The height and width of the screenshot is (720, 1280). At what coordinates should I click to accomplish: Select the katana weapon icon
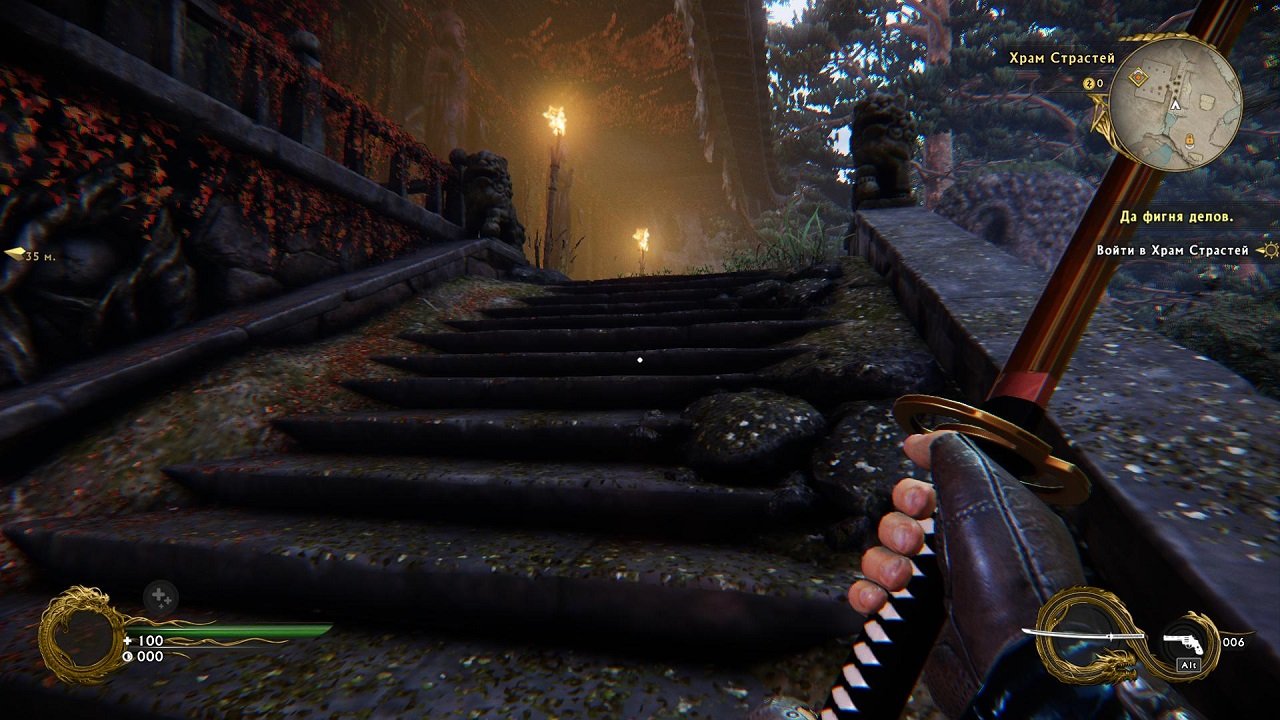(1082, 634)
